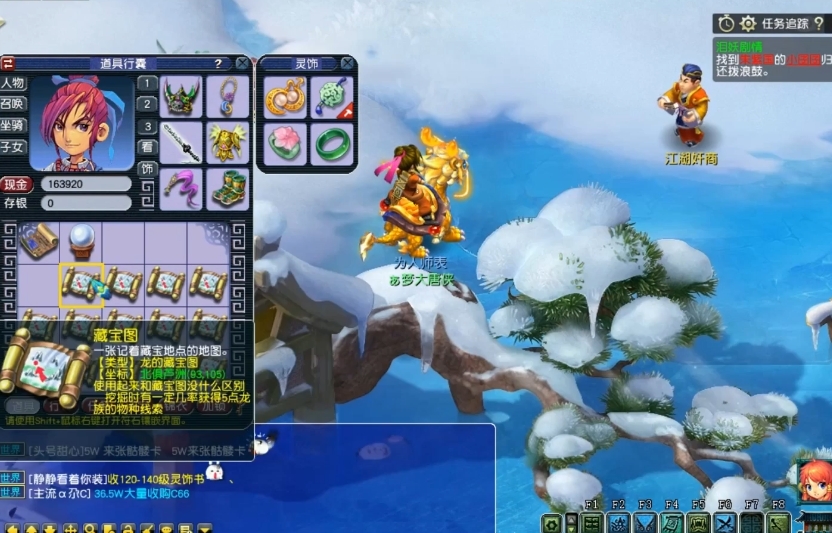Select the equipped sword weapon slot
The height and width of the screenshot is (533, 832).
pos(182,142)
